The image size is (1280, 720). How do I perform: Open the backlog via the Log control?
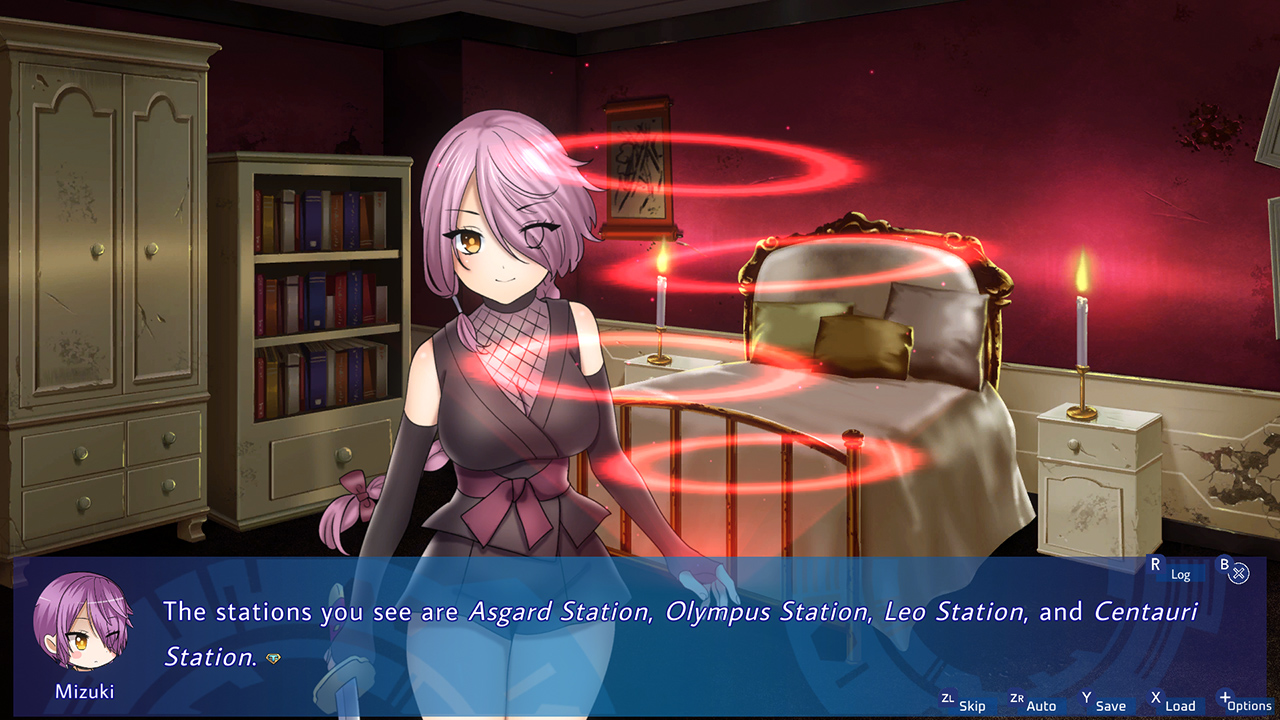click(1180, 575)
